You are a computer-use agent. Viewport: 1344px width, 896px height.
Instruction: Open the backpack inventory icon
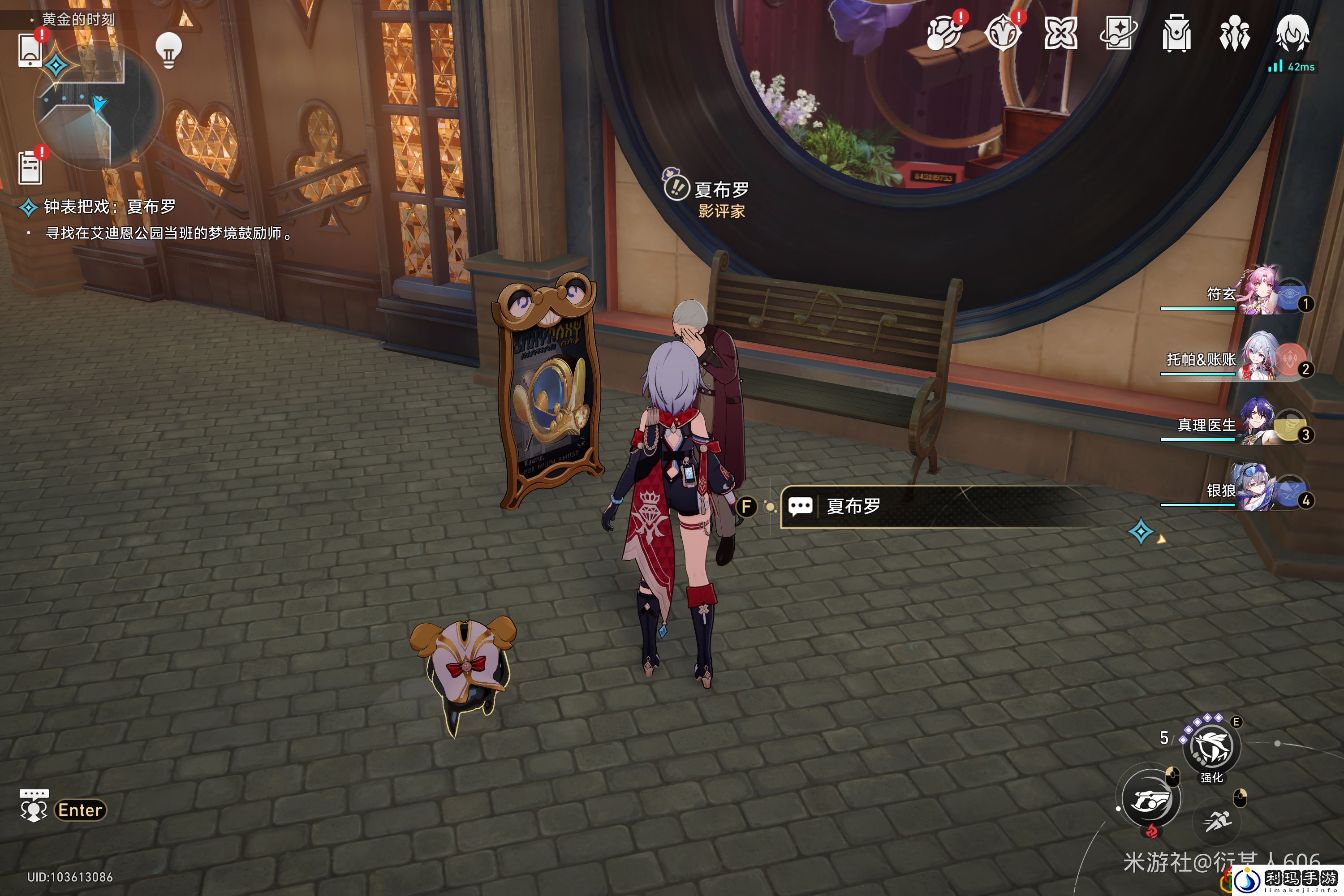pyautogui.click(x=1176, y=33)
